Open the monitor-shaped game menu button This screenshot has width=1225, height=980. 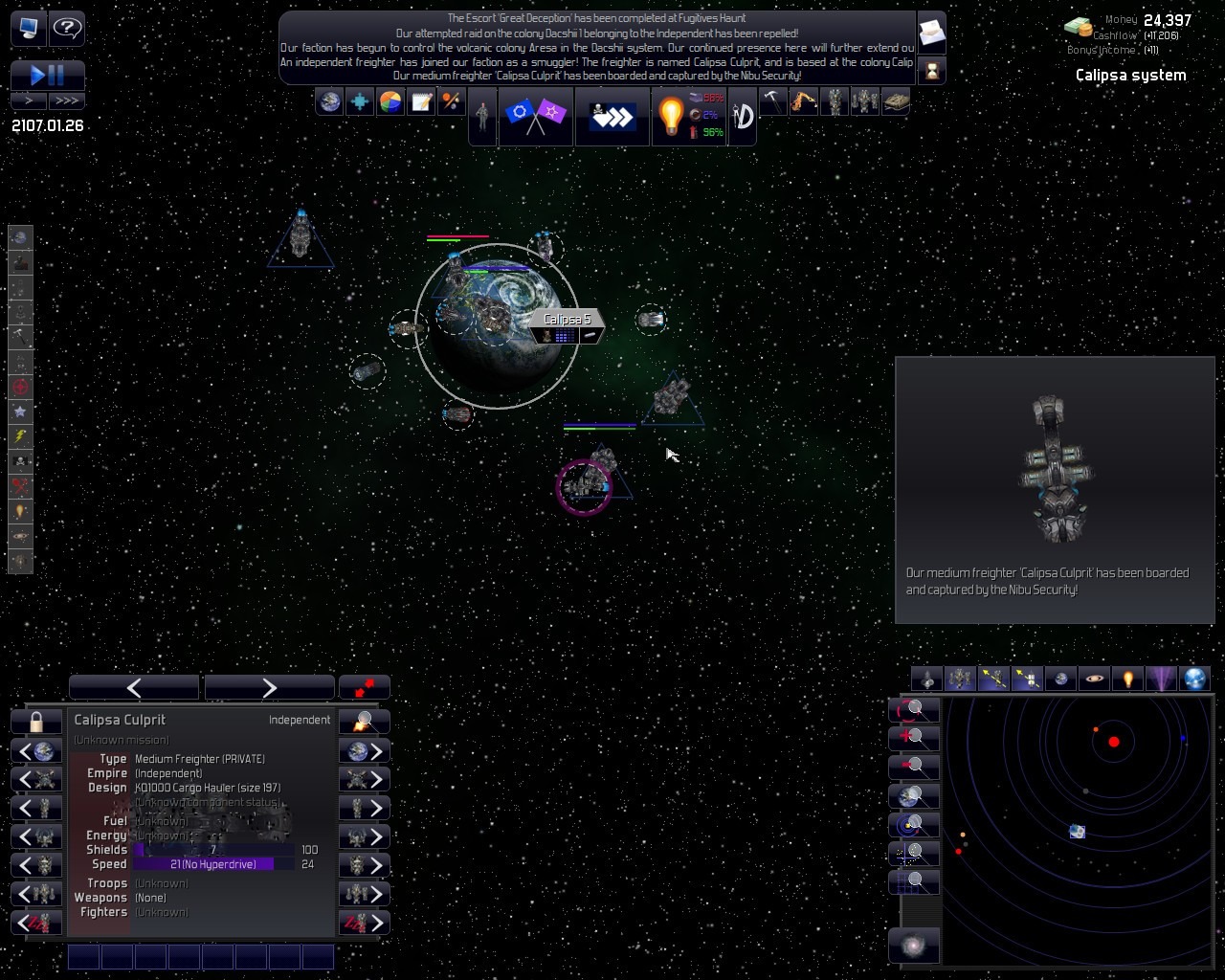pyautogui.click(x=29, y=28)
